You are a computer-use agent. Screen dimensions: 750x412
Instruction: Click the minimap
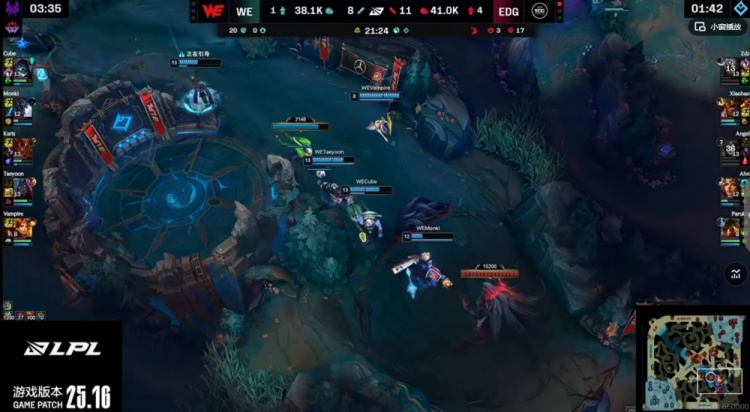coord(693,356)
